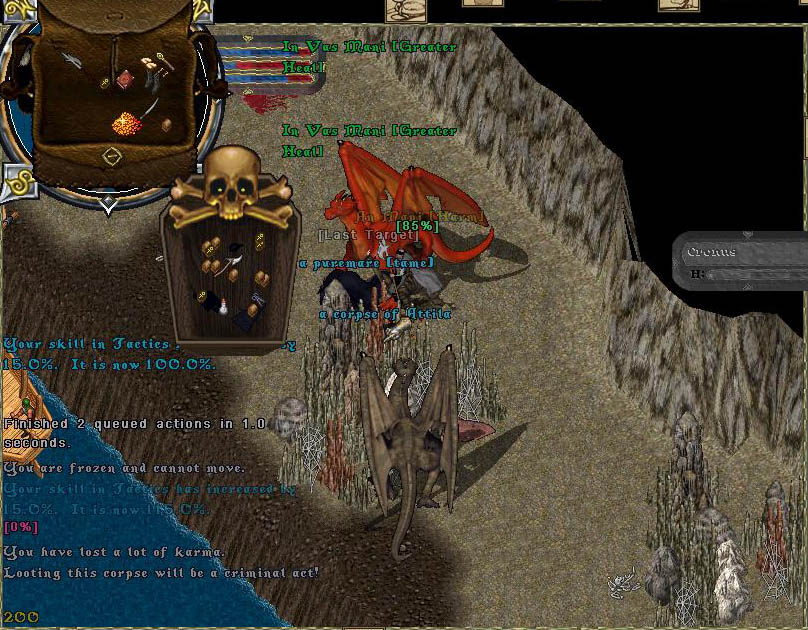Select the small brown pouch in the backpack
Image resolution: width=808 pixels, height=630 pixels.
click(166, 124)
